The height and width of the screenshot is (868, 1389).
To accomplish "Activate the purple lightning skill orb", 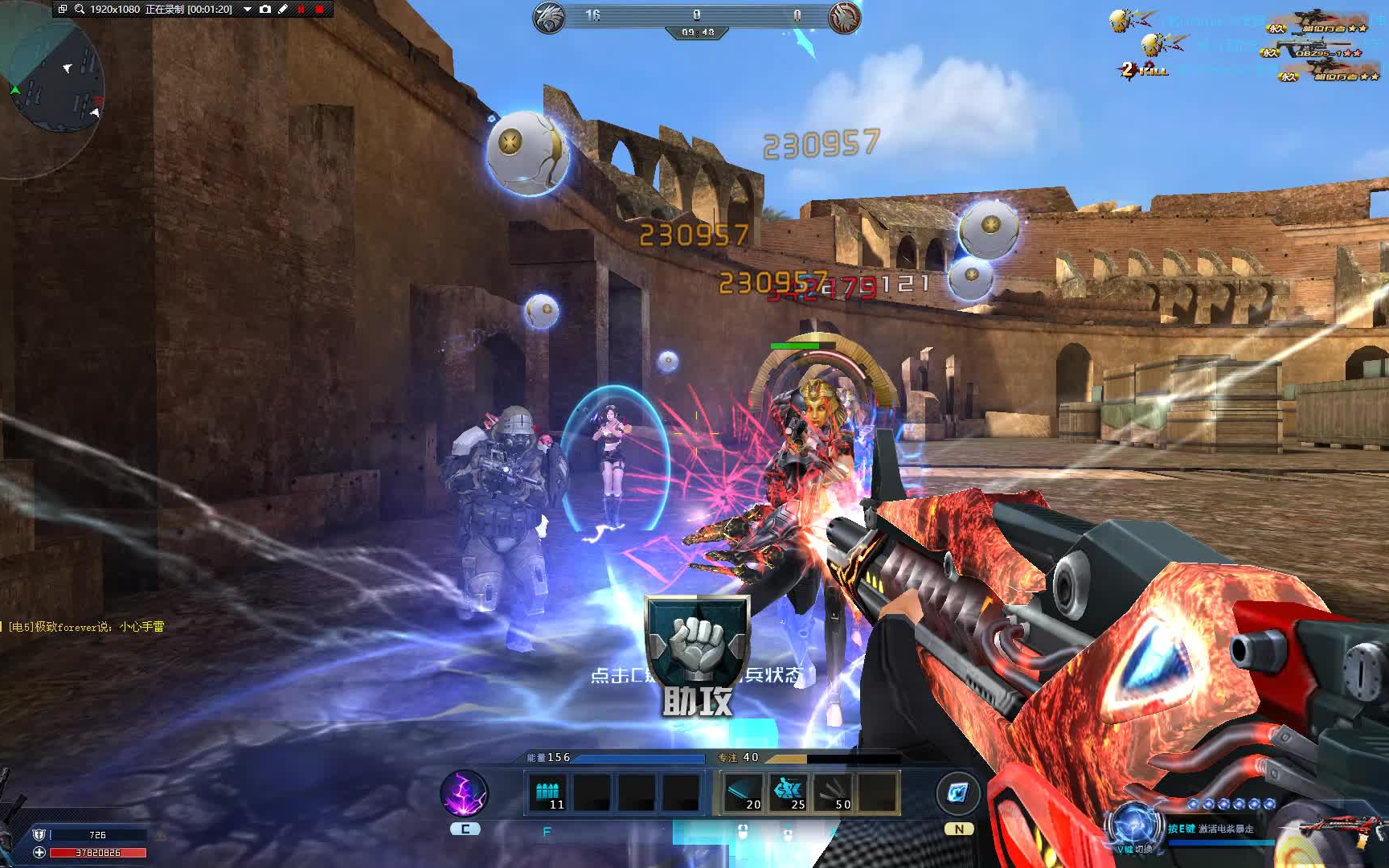I will pyautogui.click(x=465, y=793).
